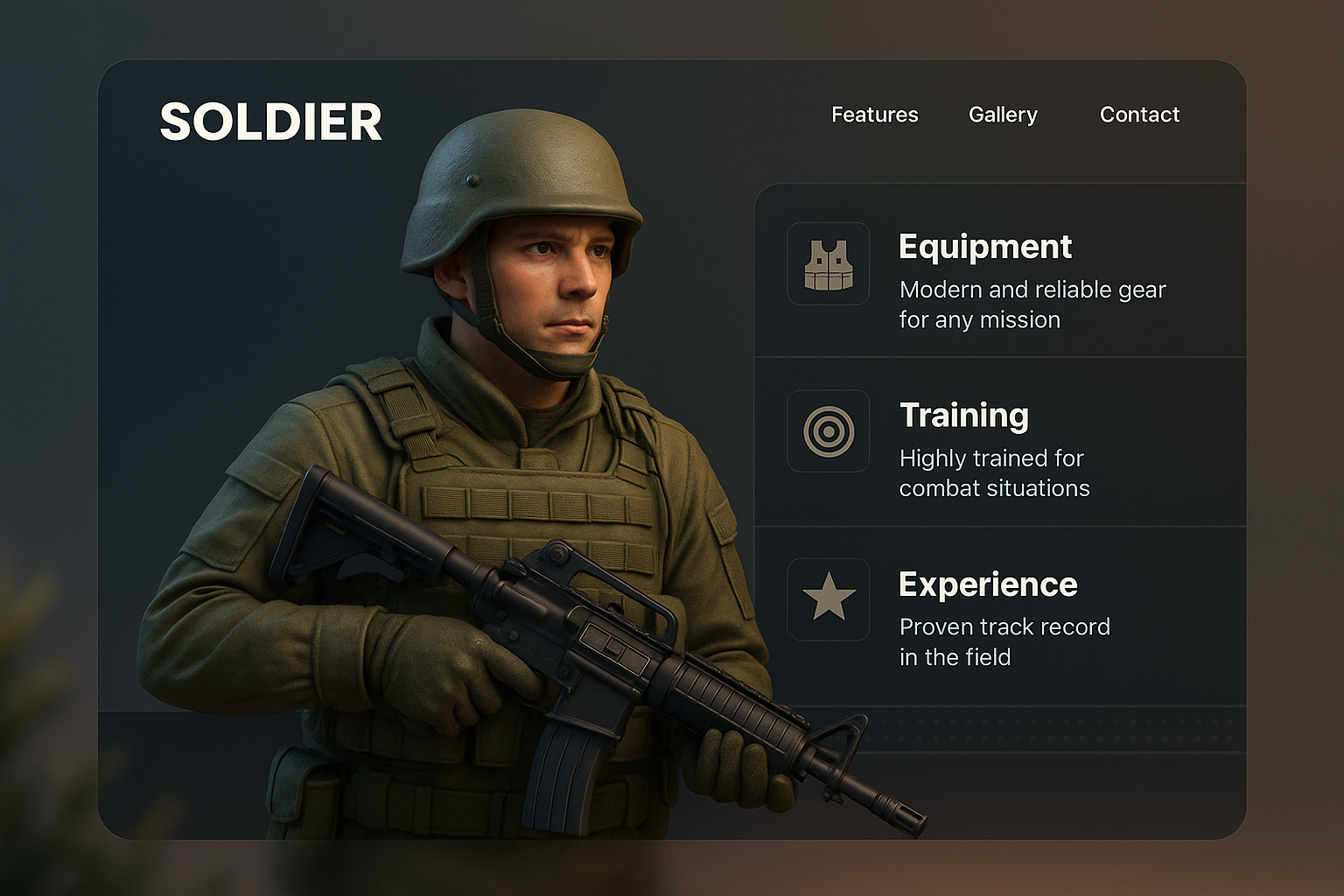Open the Experience heading
Screen dimensions: 1344x896
pos(988,584)
